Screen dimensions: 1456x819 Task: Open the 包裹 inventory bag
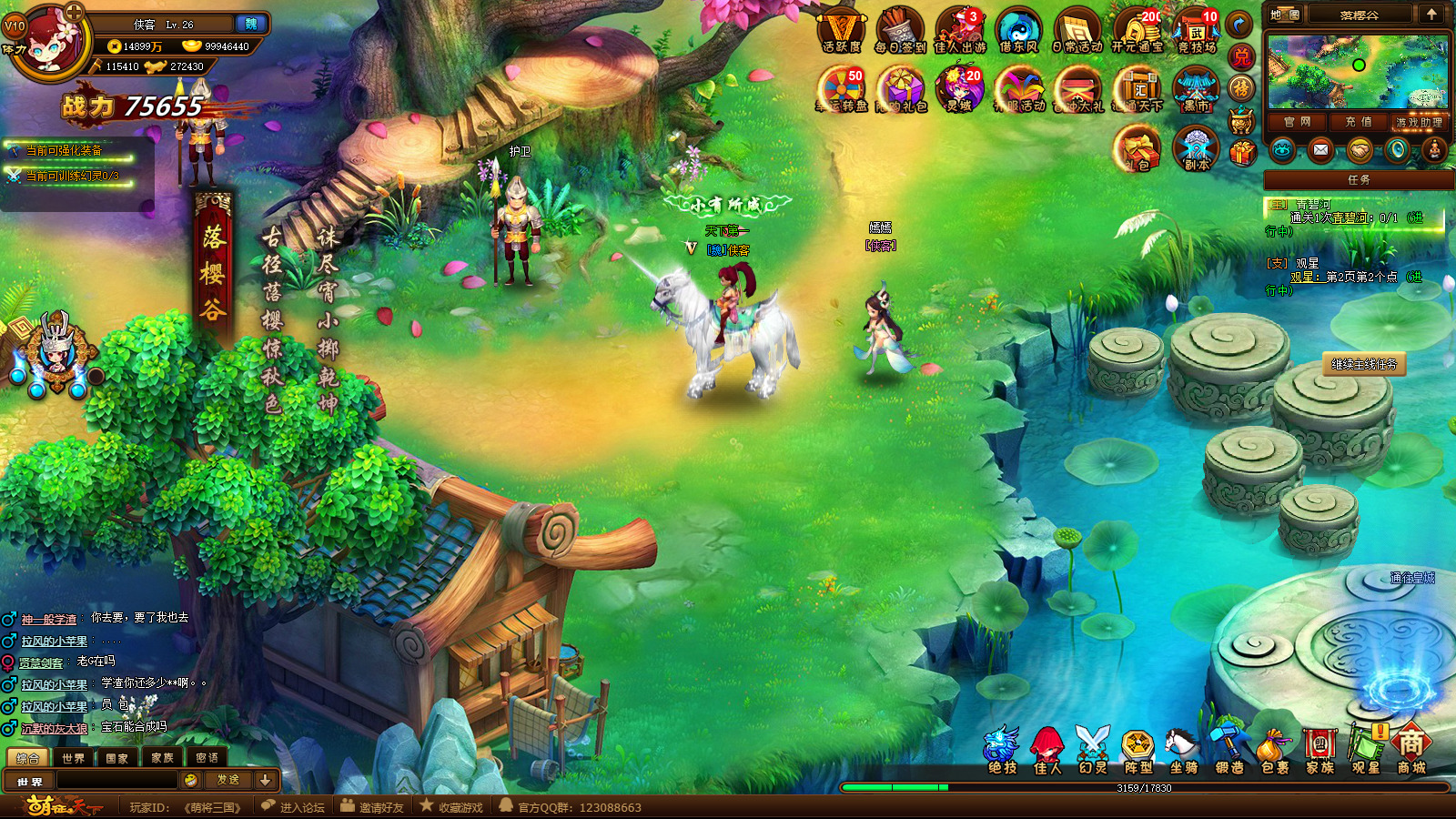(x=1274, y=753)
